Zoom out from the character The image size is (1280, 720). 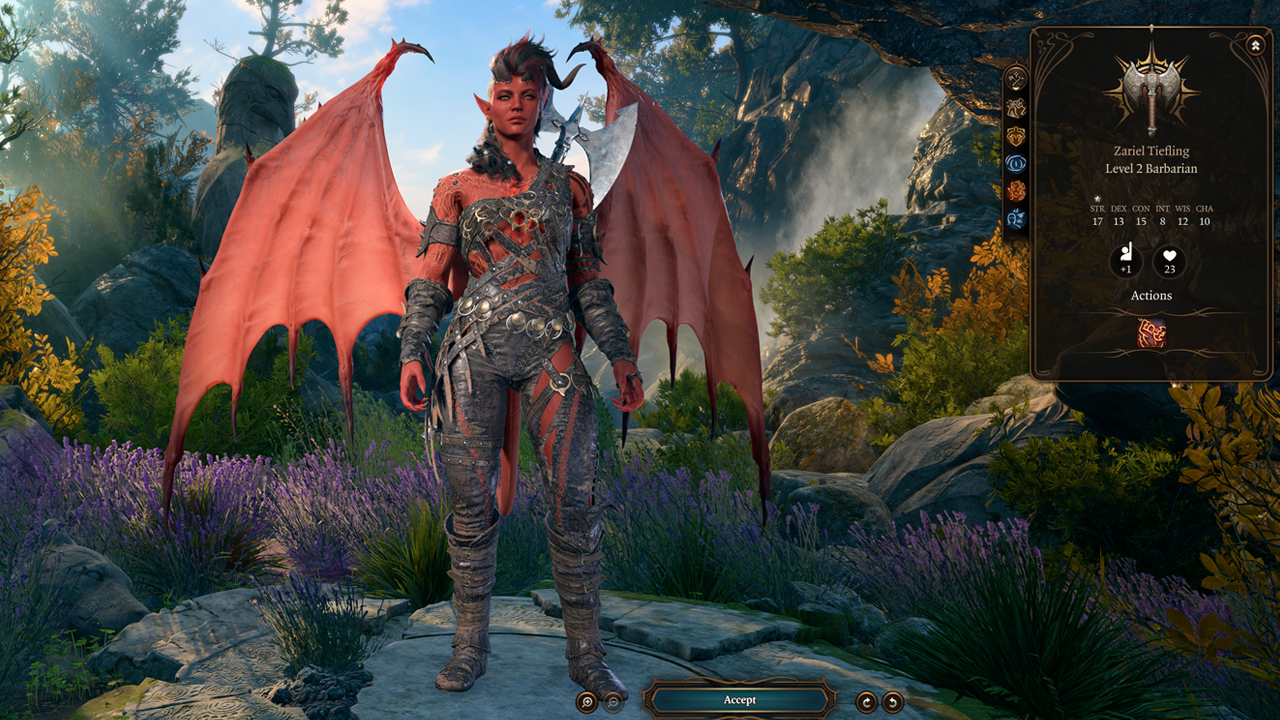pyautogui.click(x=613, y=702)
